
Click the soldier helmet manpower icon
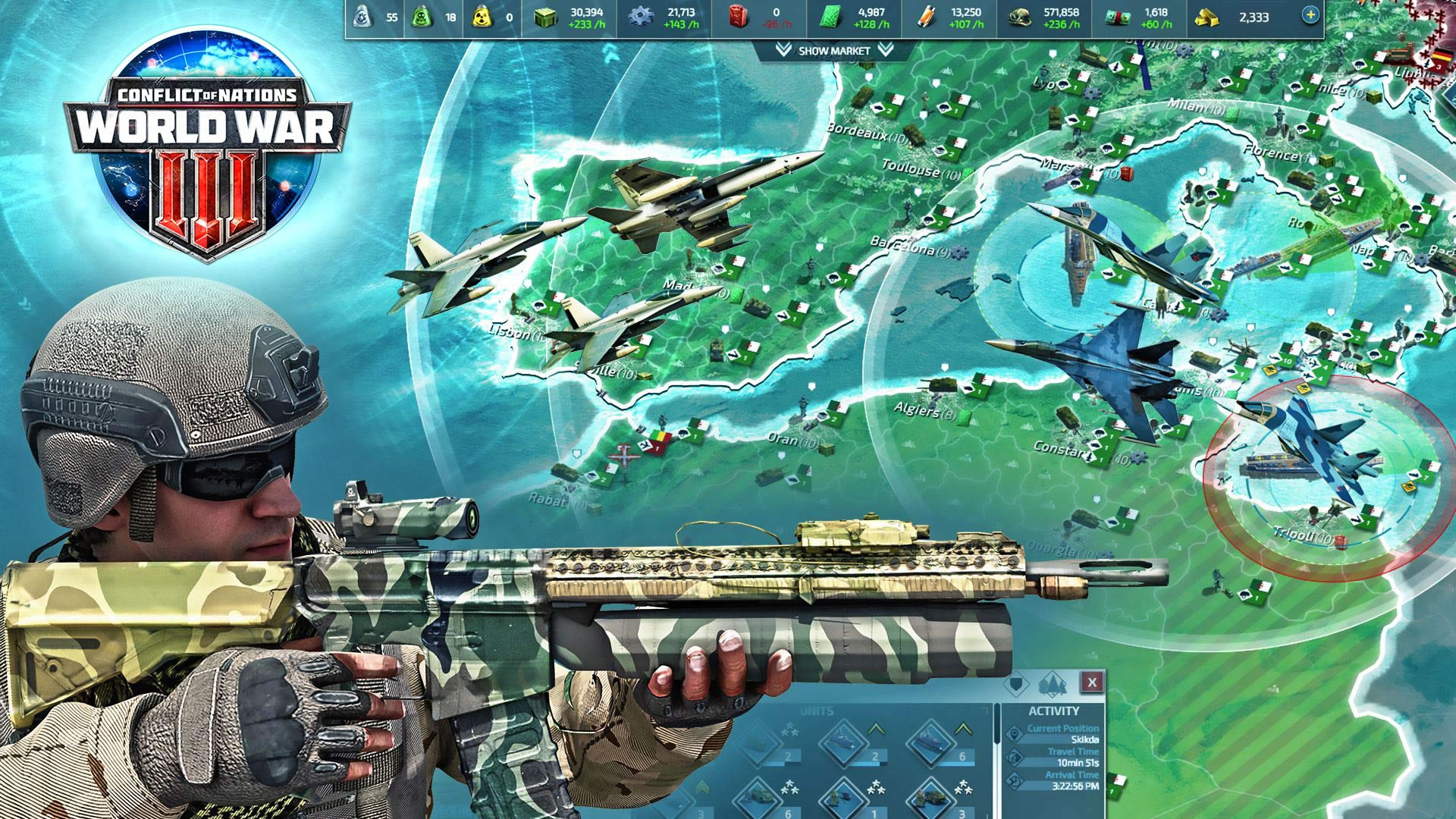pos(1018,17)
